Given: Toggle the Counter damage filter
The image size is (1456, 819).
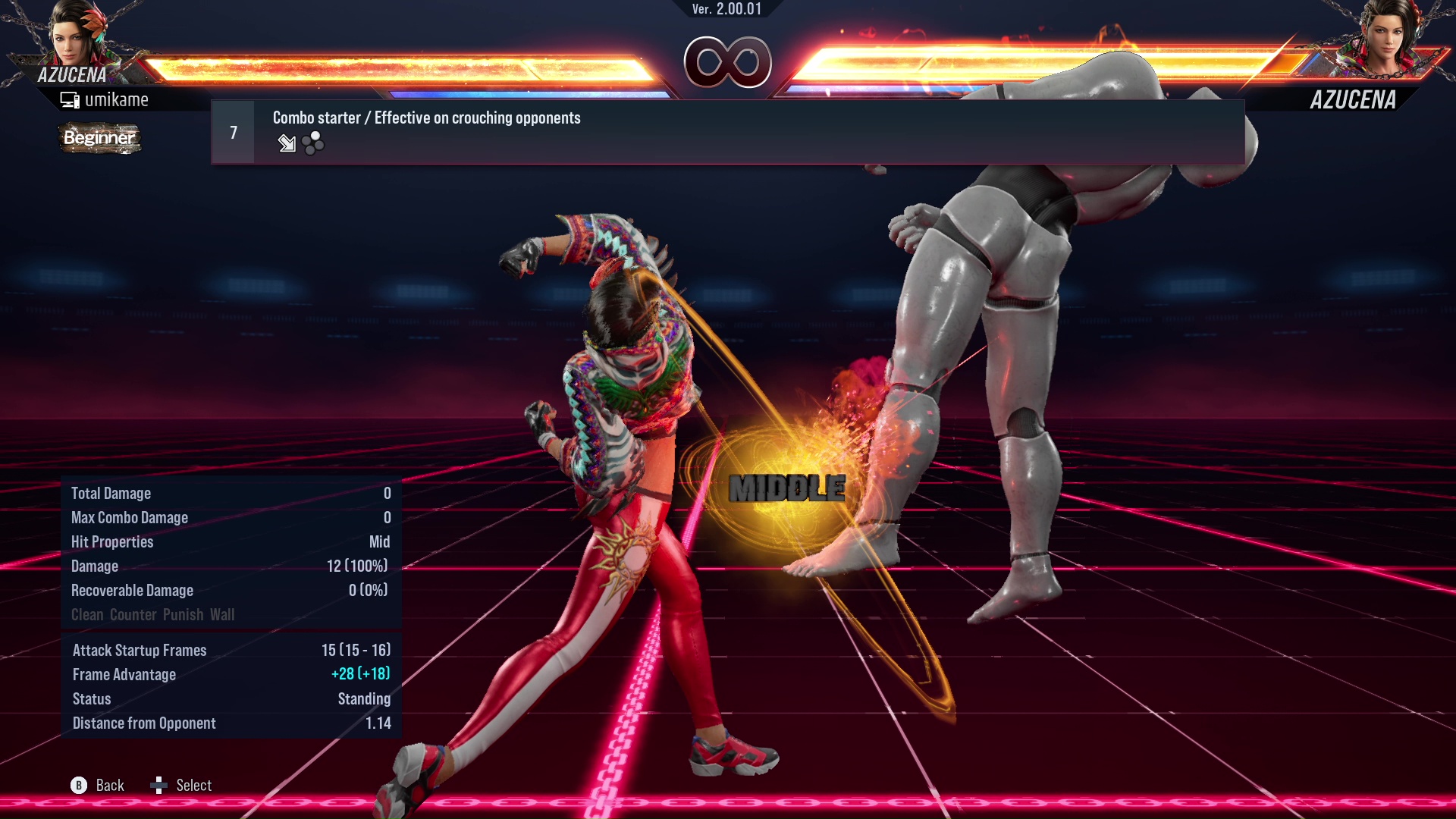Looking at the screenshot, I should pyautogui.click(x=133, y=615).
